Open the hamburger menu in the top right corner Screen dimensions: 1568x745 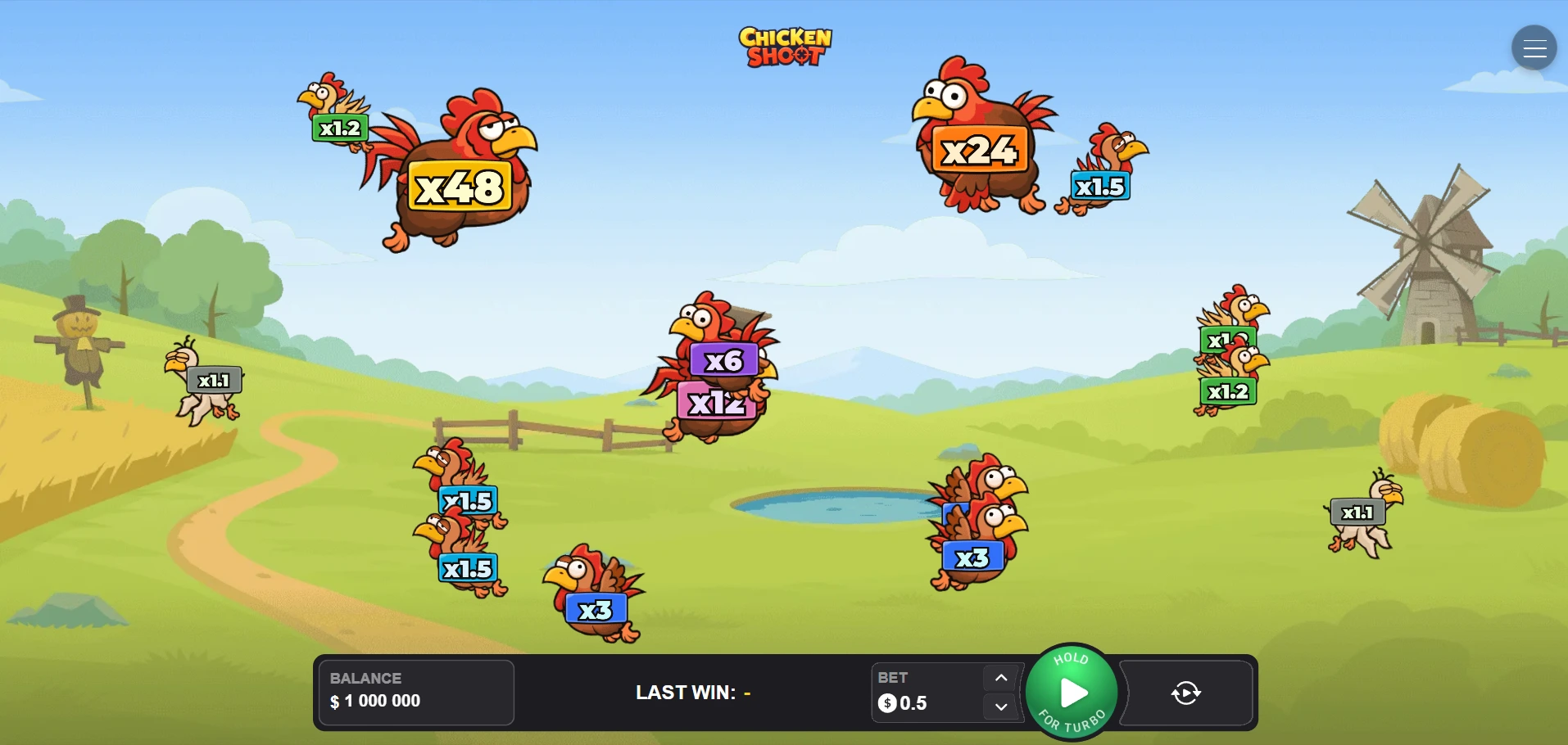click(x=1533, y=47)
